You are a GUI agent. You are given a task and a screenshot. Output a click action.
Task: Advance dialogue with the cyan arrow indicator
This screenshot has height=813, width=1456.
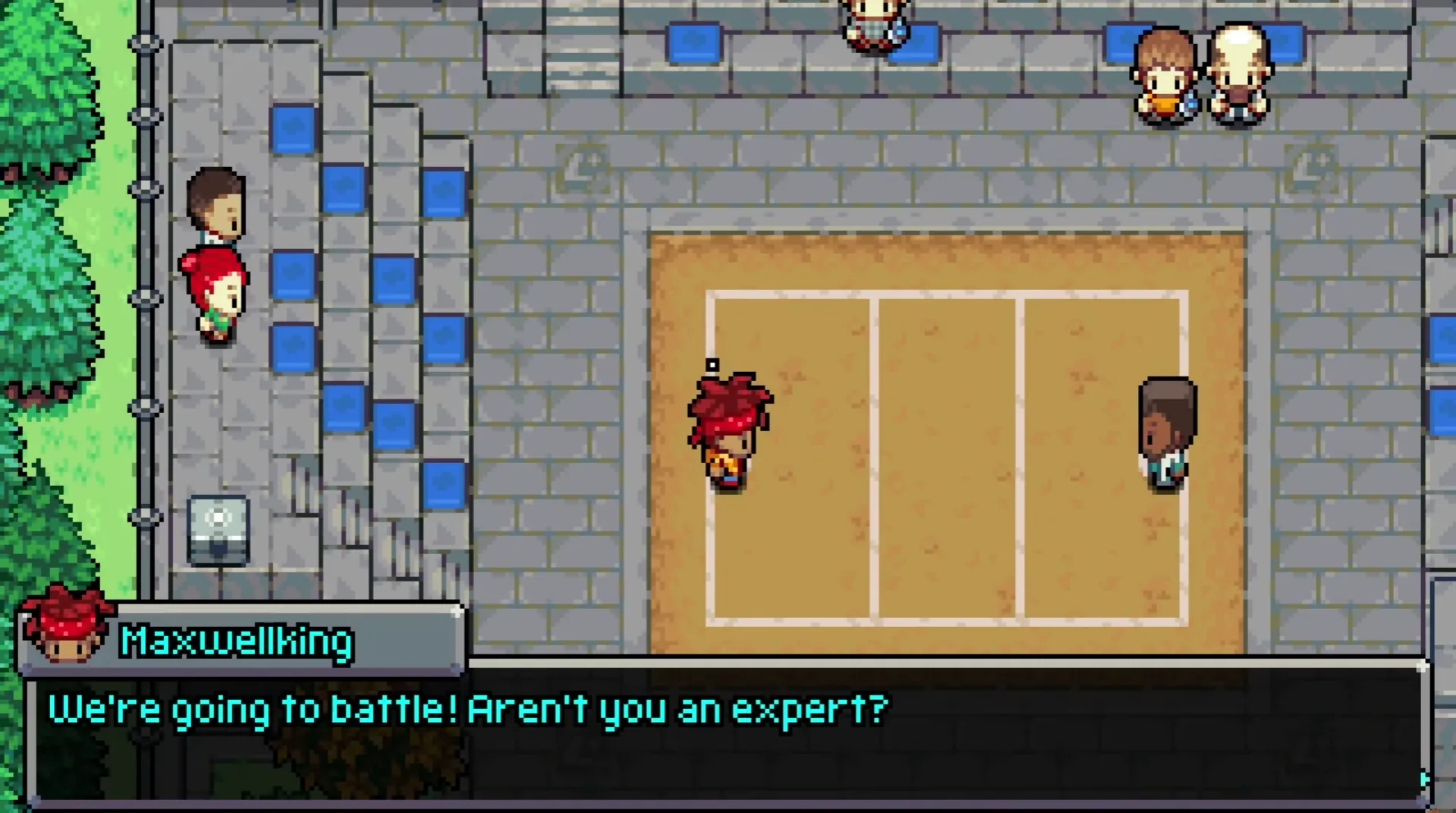(x=1424, y=779)
